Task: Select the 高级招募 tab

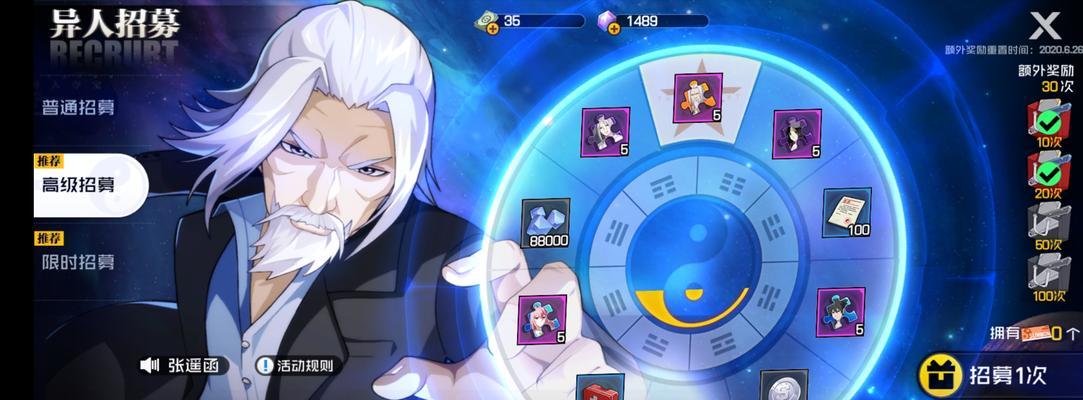Action: pyautogui.click(x=78, y=184)
